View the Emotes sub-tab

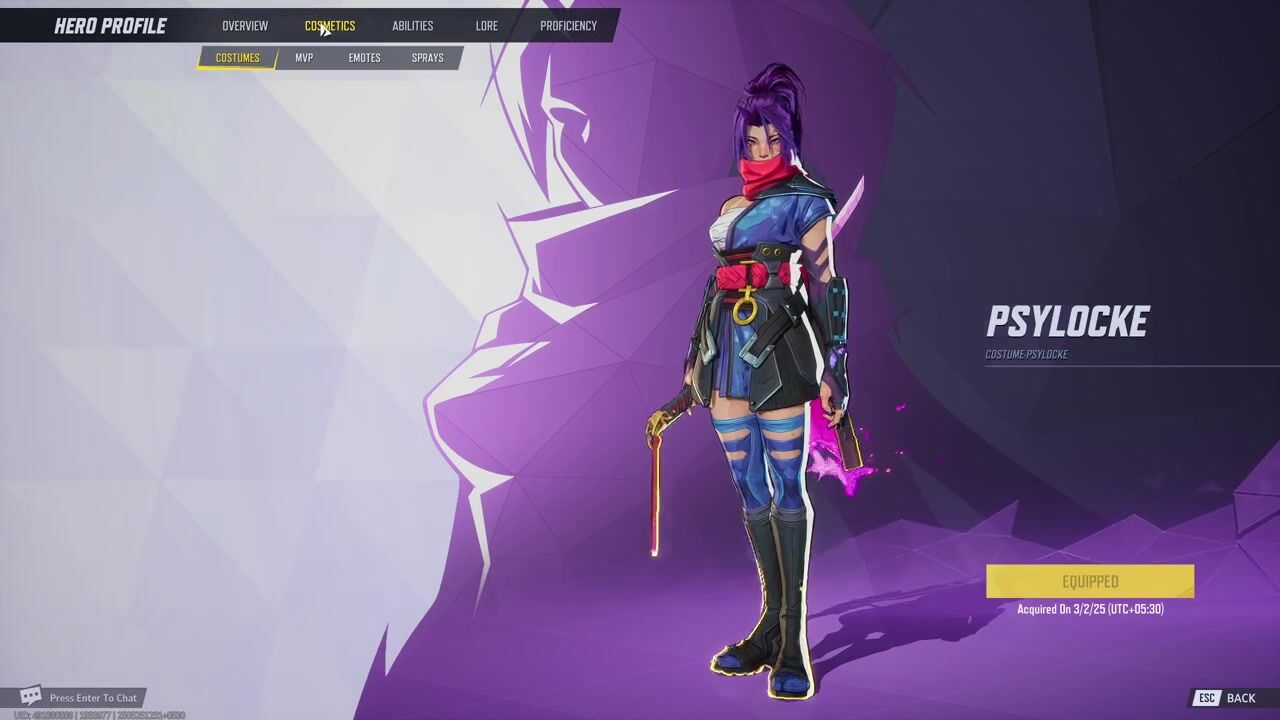click(x=364, y=58)
